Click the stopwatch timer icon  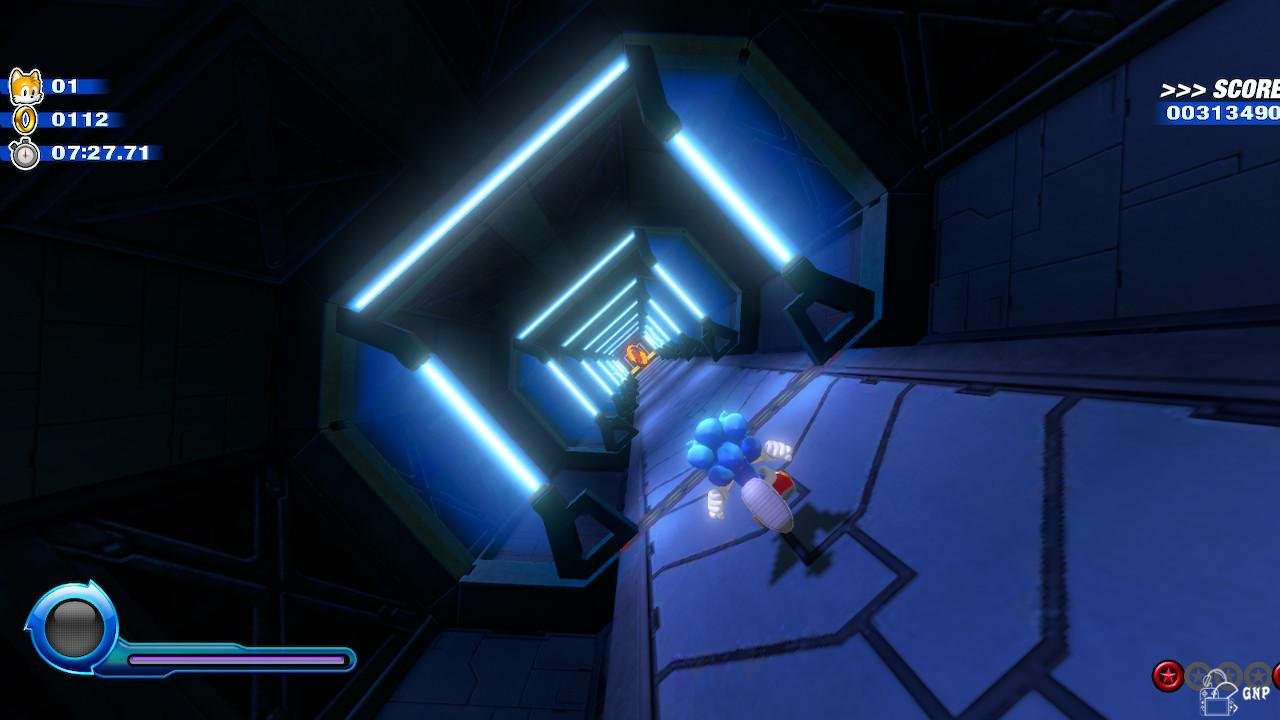[x=27, y=153]
